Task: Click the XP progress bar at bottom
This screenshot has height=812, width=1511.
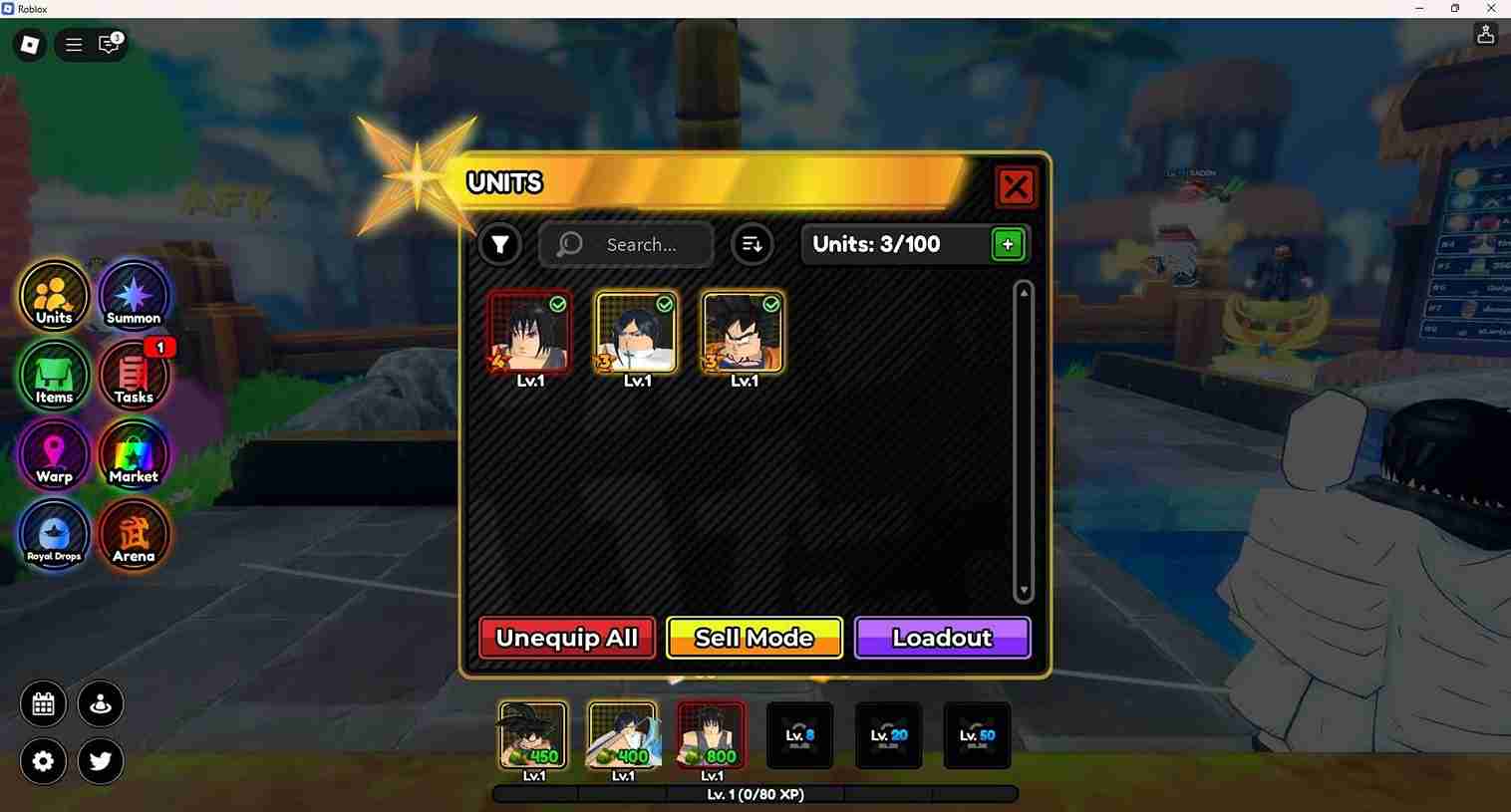Action: pos(755,794)
